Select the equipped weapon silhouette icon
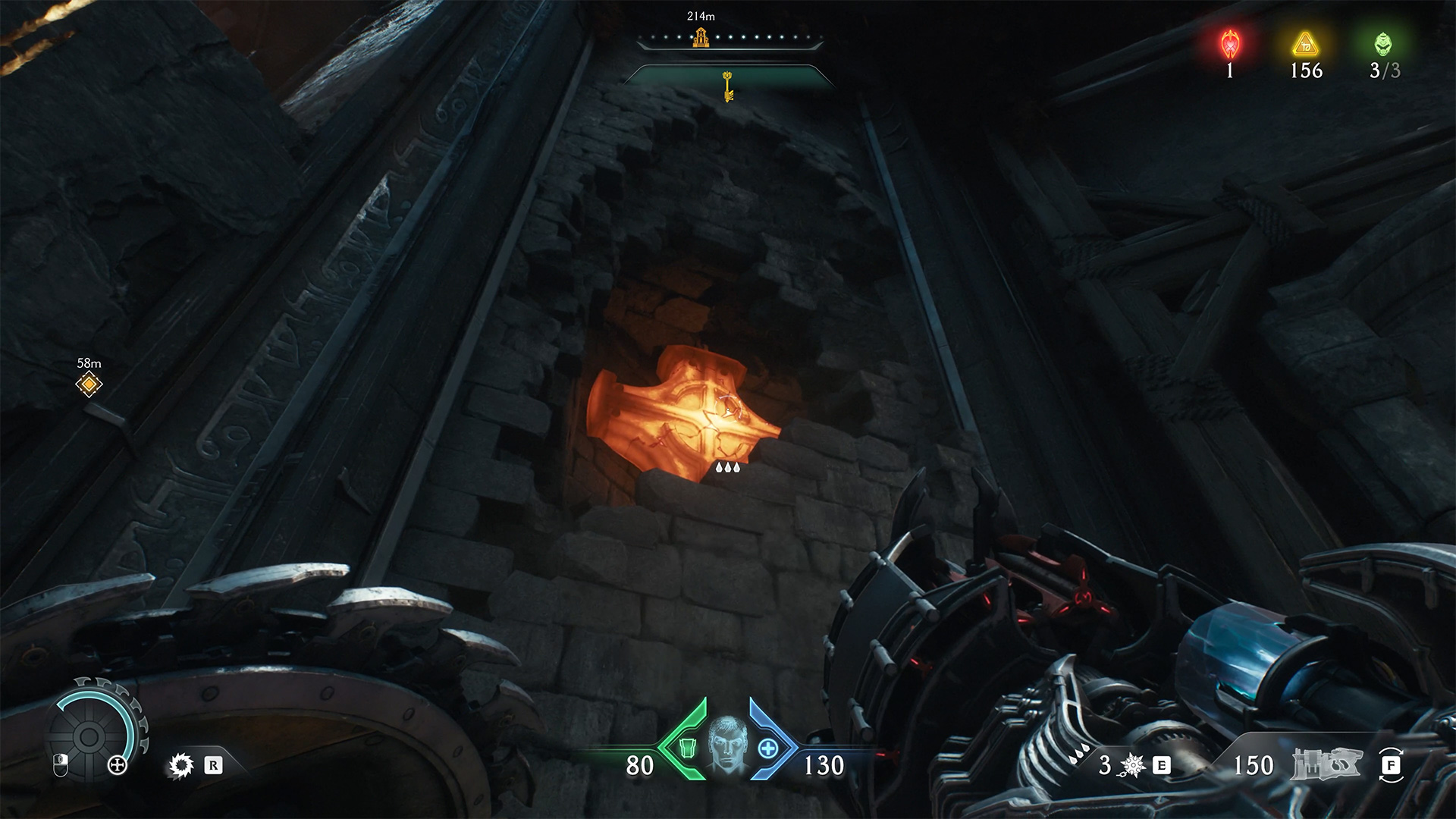 tap(1326, 764)
